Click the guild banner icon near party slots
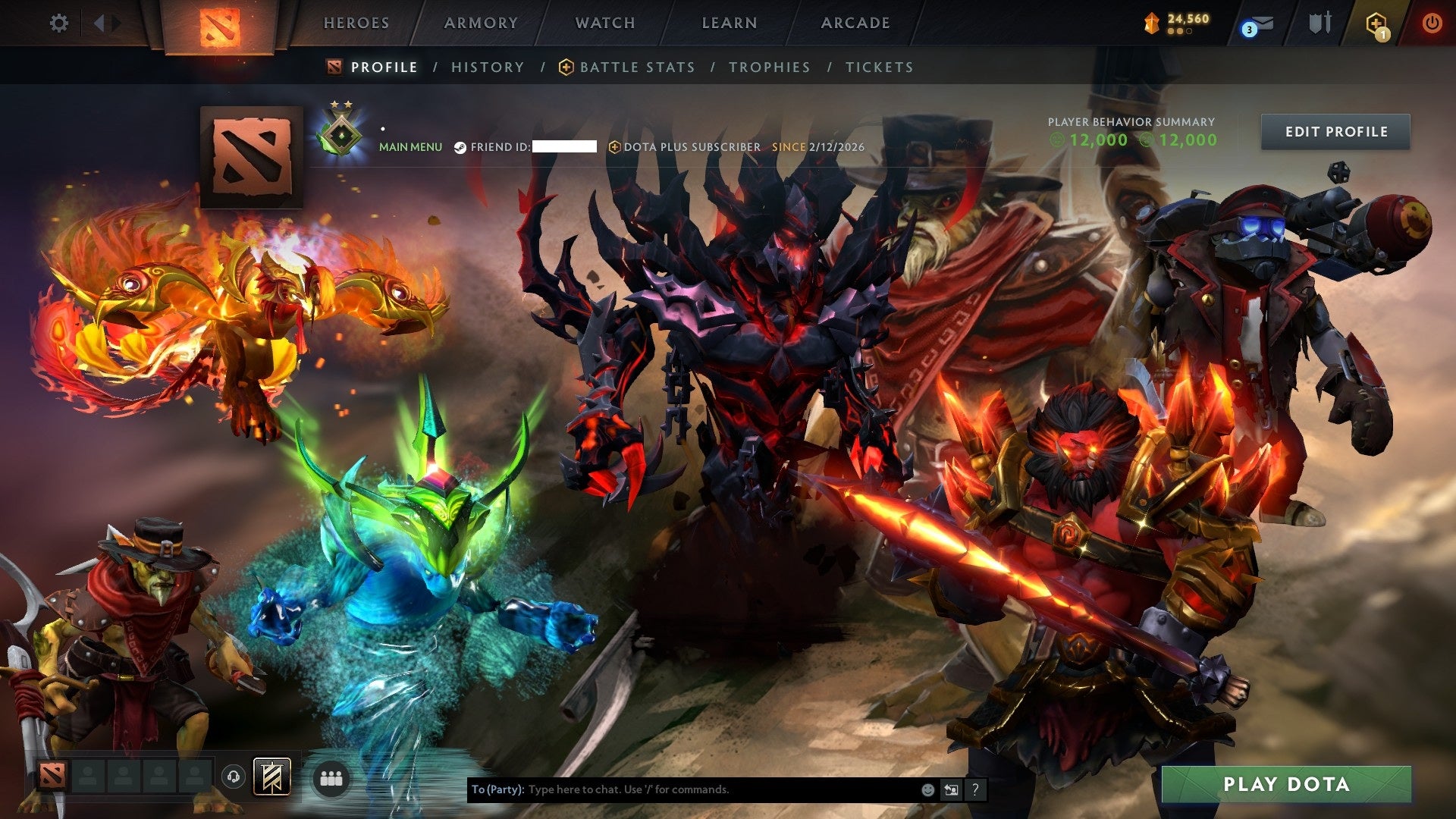This screenshot has width=1456, height=819. 271,777
